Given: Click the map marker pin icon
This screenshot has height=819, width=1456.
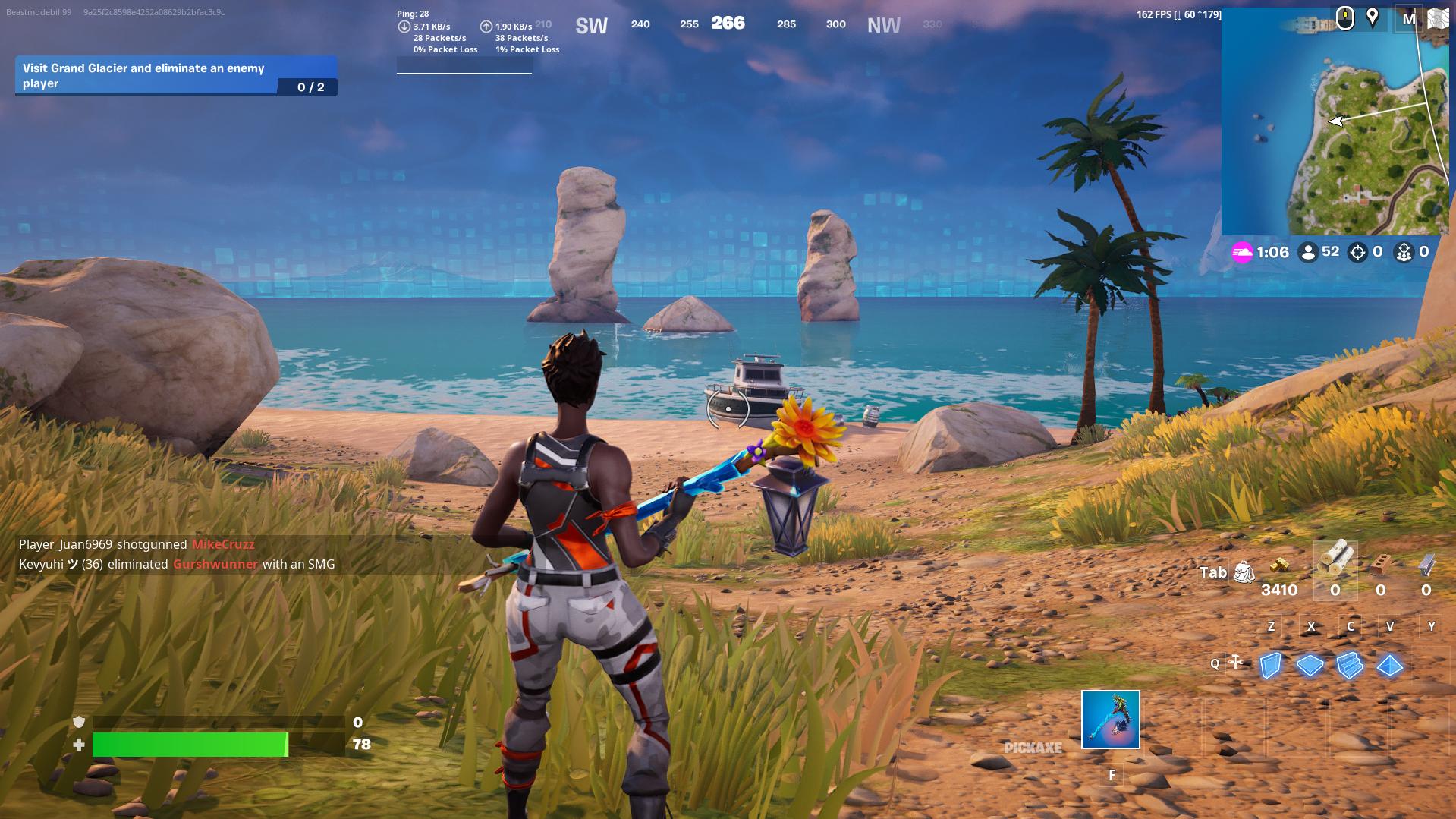Looking at the screenshot, I should (x=1372, y=18).
